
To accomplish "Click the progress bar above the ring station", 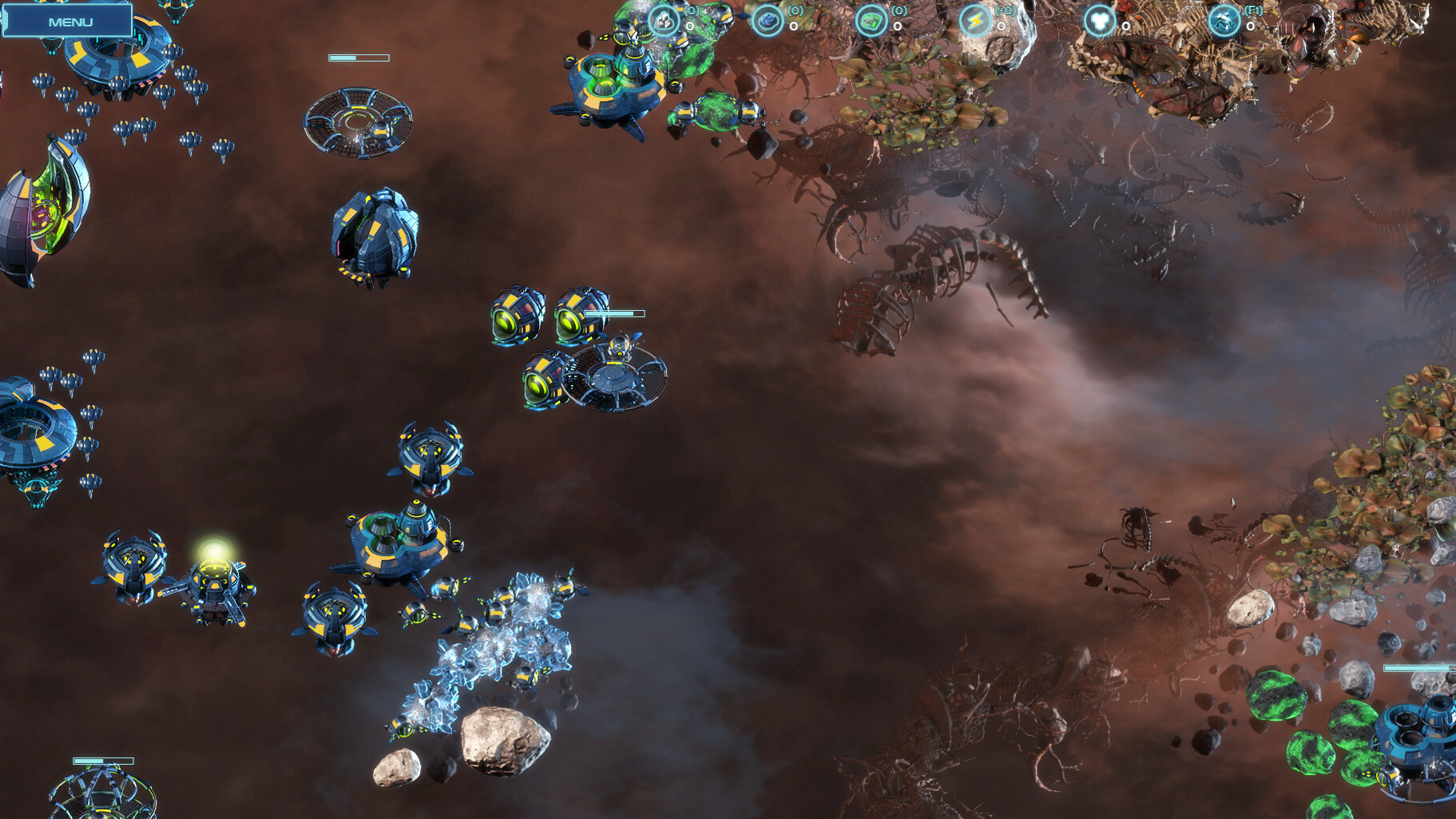I will (x=358, y=58).
